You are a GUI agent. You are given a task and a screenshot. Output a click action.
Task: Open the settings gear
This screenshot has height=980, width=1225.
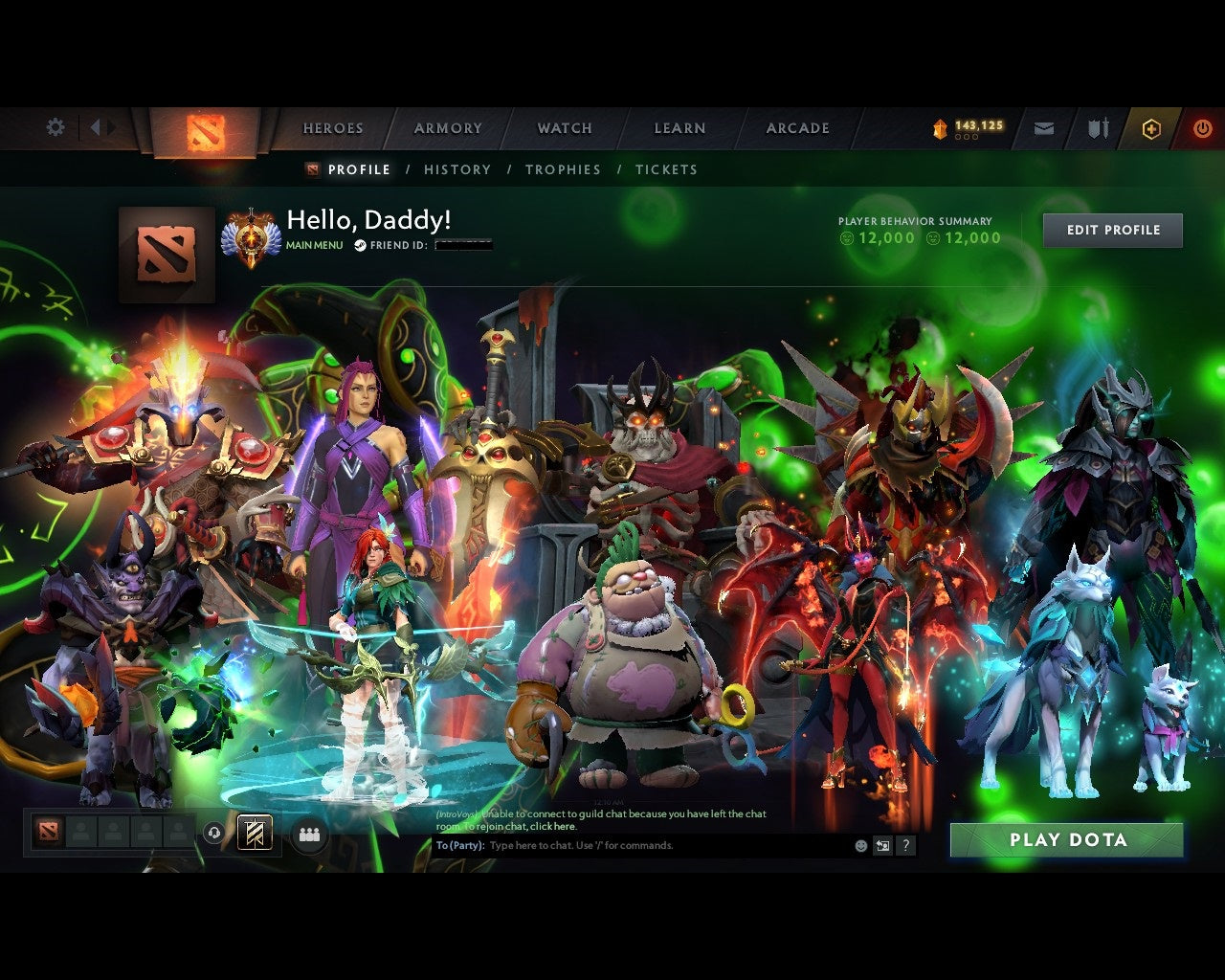pos(56,126)
